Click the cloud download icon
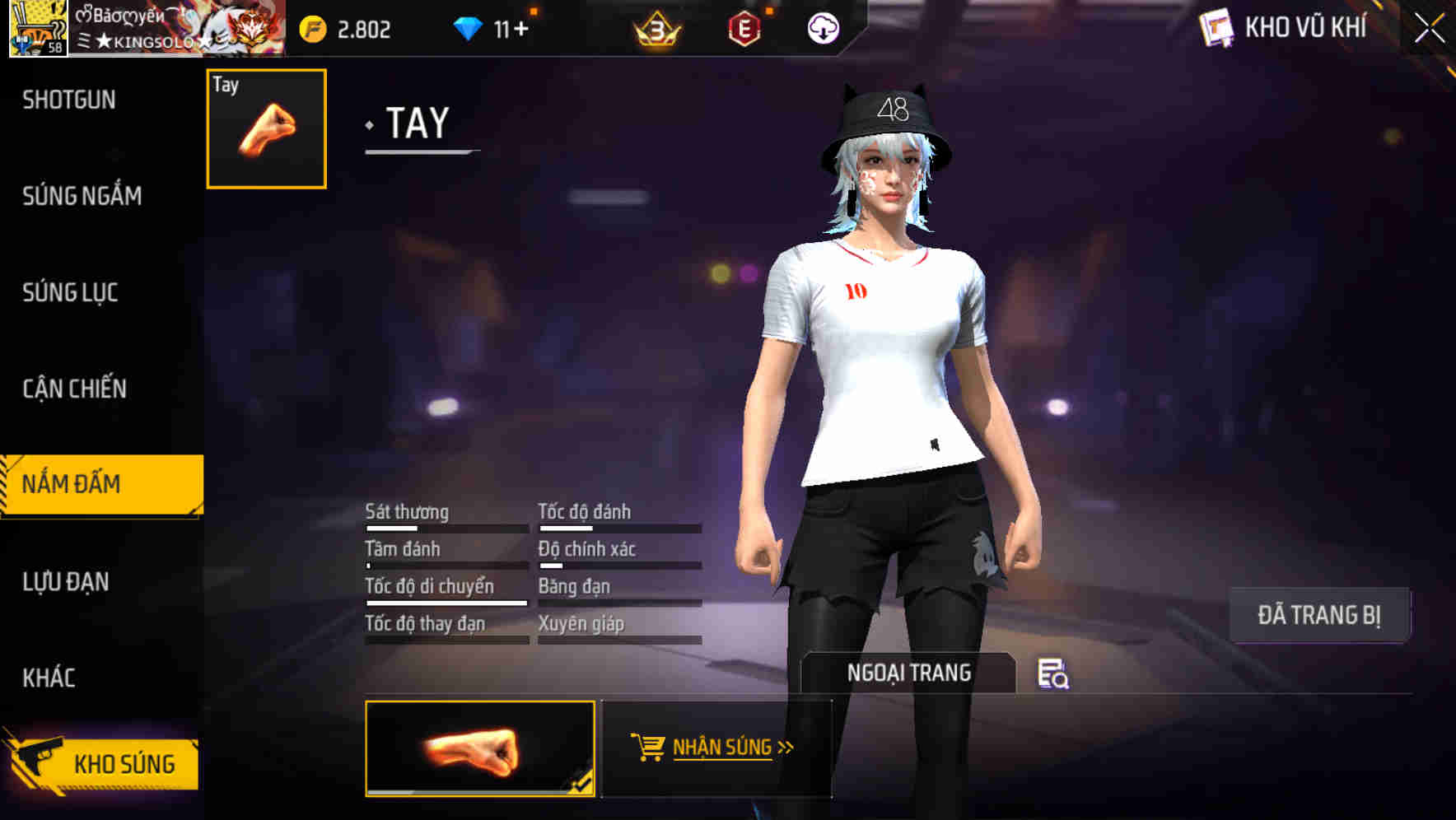 [x=822, y=30]
